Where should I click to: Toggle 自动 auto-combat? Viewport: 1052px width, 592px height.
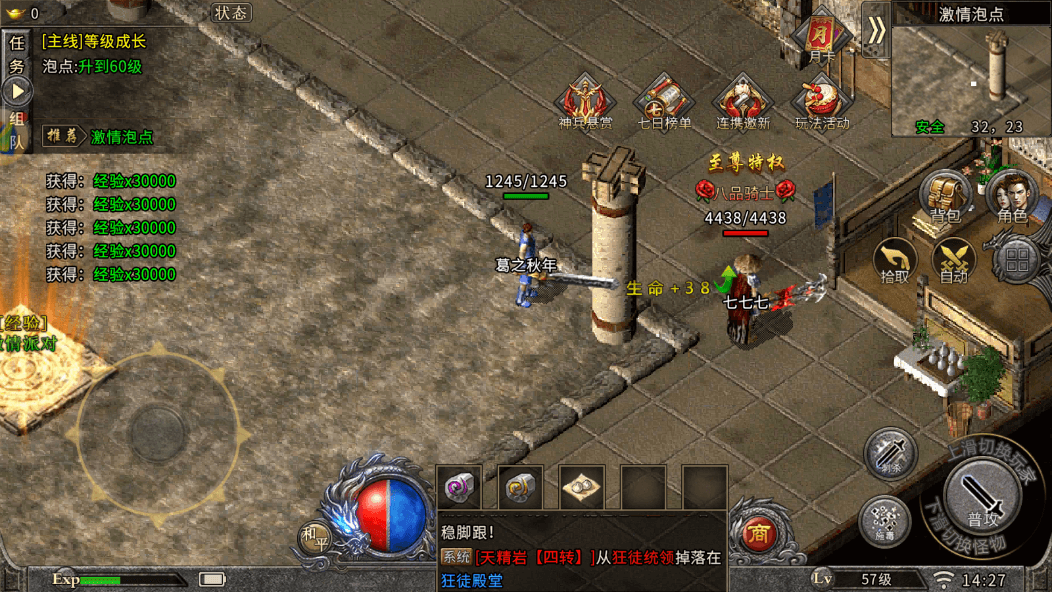point(954,260)
